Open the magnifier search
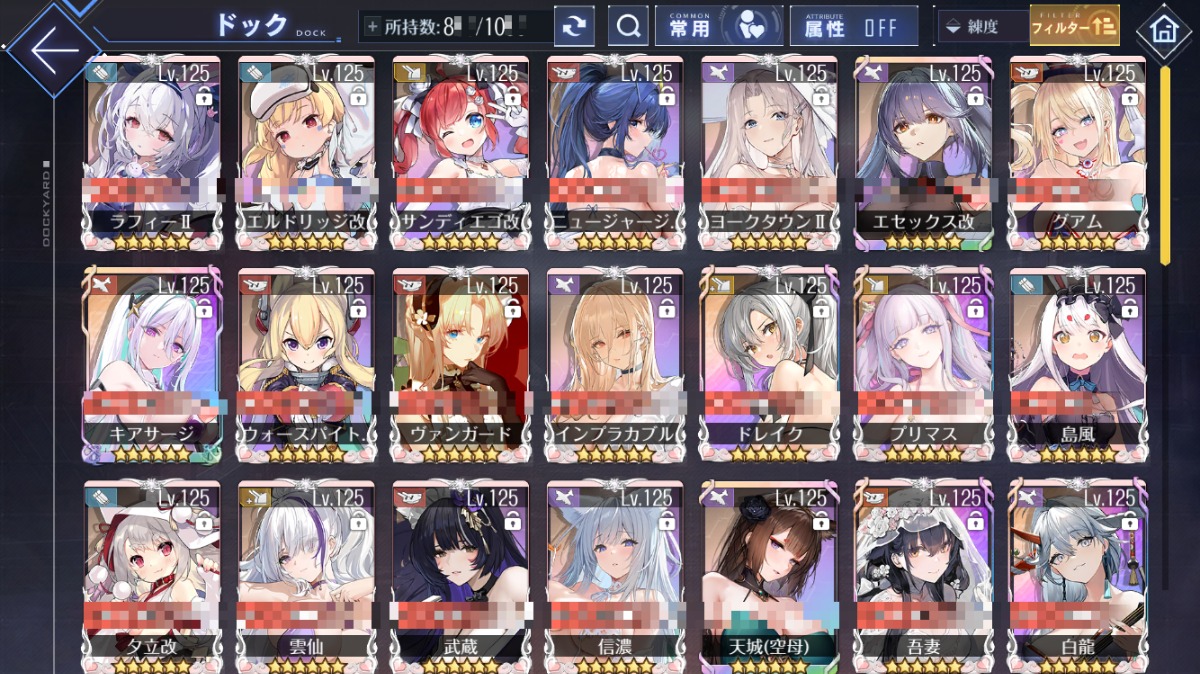Screen dimensions: 1200x674 (x=628, y=27)
